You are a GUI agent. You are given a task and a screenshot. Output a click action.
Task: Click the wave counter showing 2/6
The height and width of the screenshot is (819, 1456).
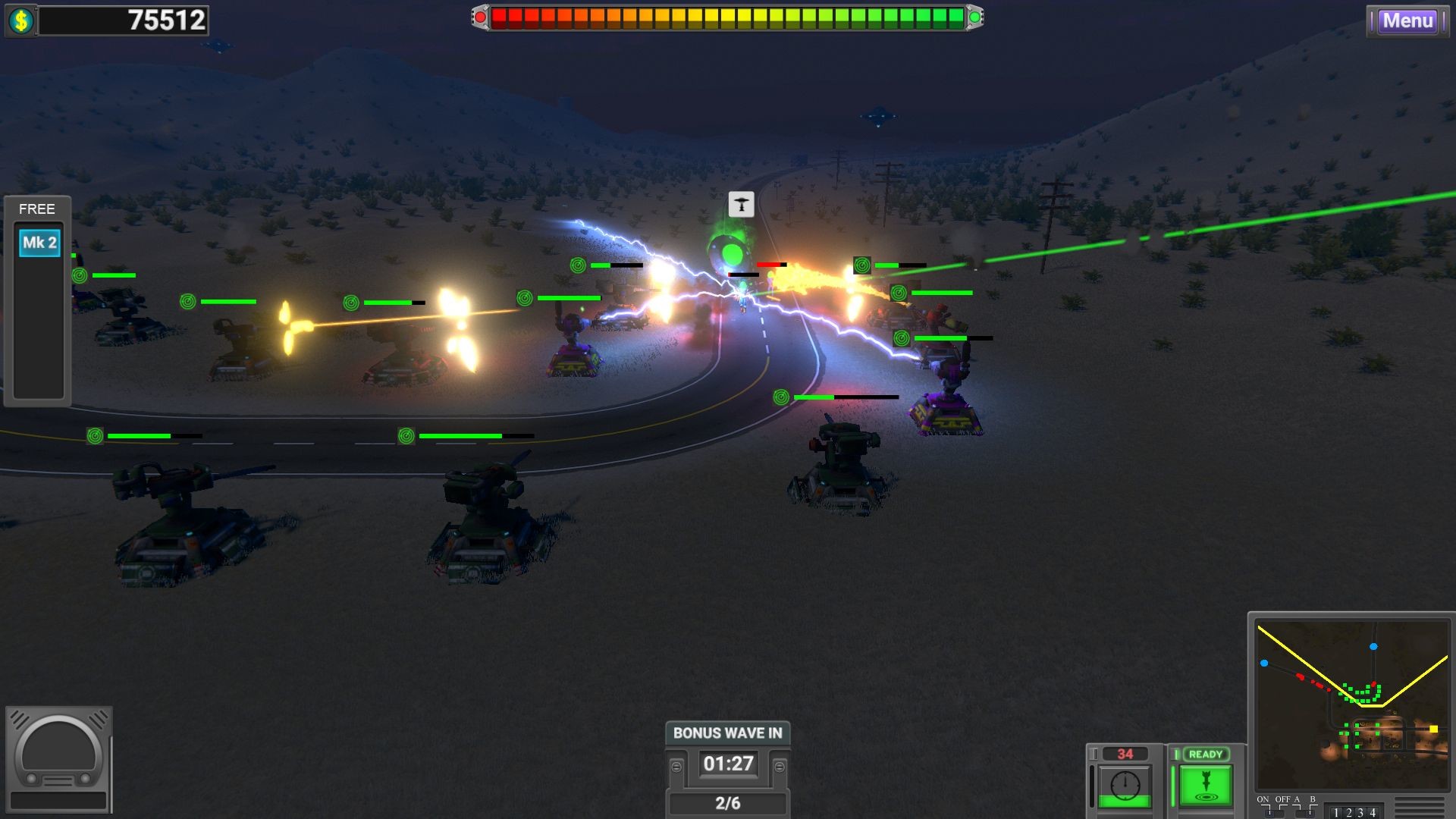coord(726,802)
